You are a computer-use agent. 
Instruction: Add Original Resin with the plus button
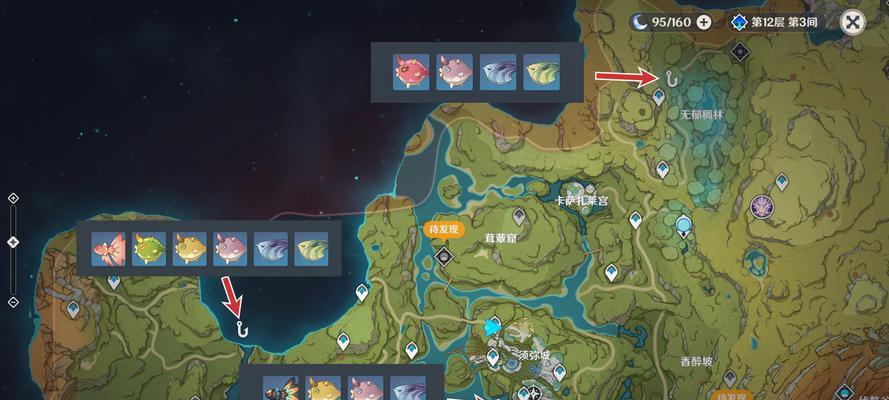coord(704,21)
